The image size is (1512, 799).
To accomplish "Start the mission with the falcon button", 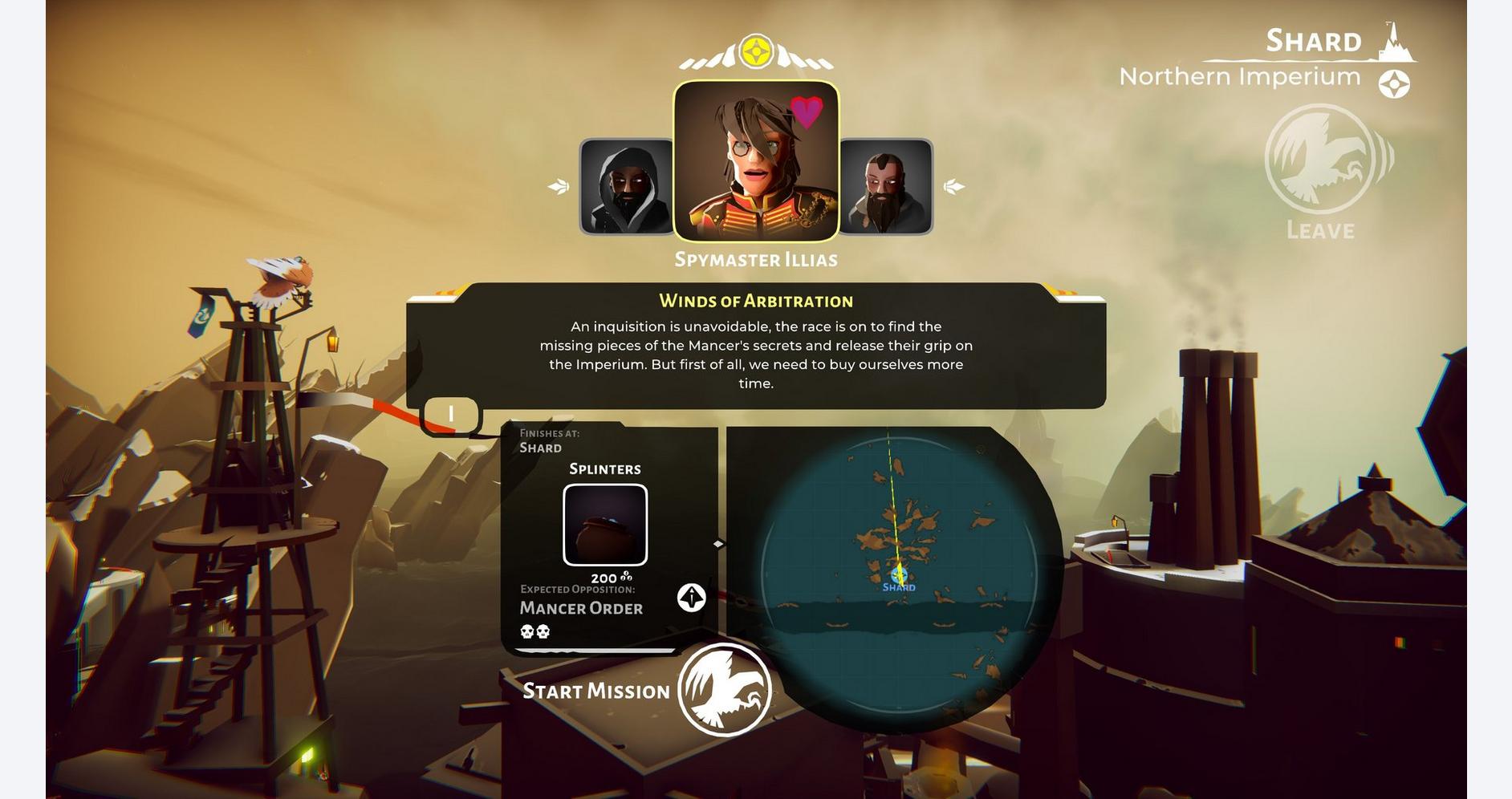I will coord(724,690).
